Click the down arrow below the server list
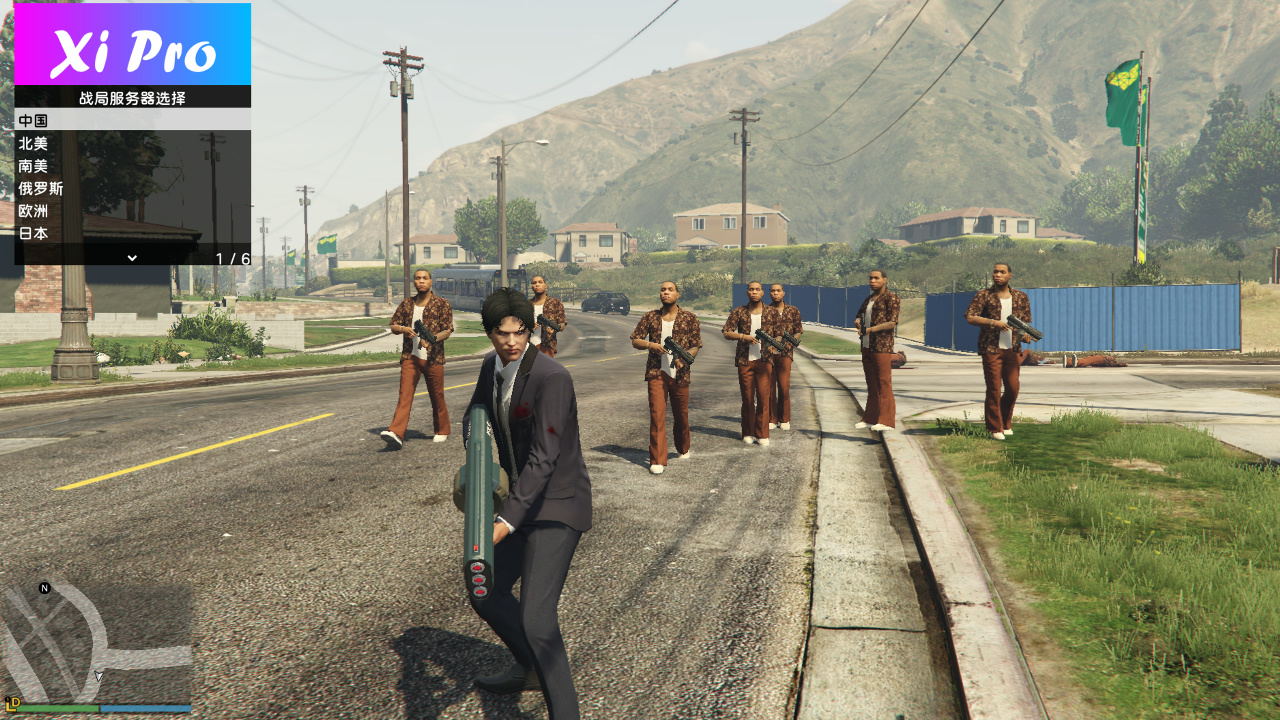 pyautogui.click(x=132, y=257)
